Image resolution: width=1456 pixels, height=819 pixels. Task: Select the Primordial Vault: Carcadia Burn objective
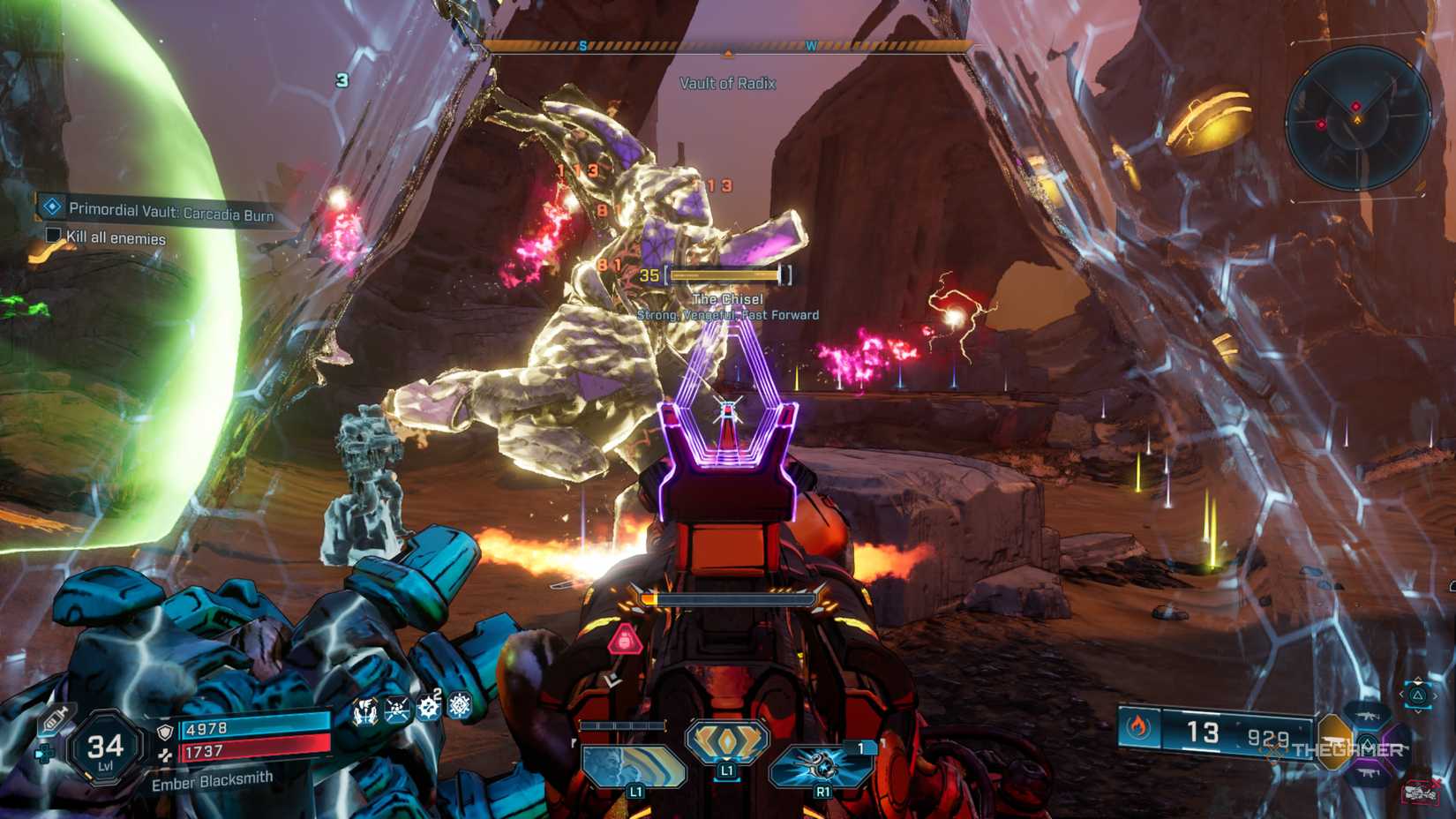pyautogui.click(x=170, y=212)
